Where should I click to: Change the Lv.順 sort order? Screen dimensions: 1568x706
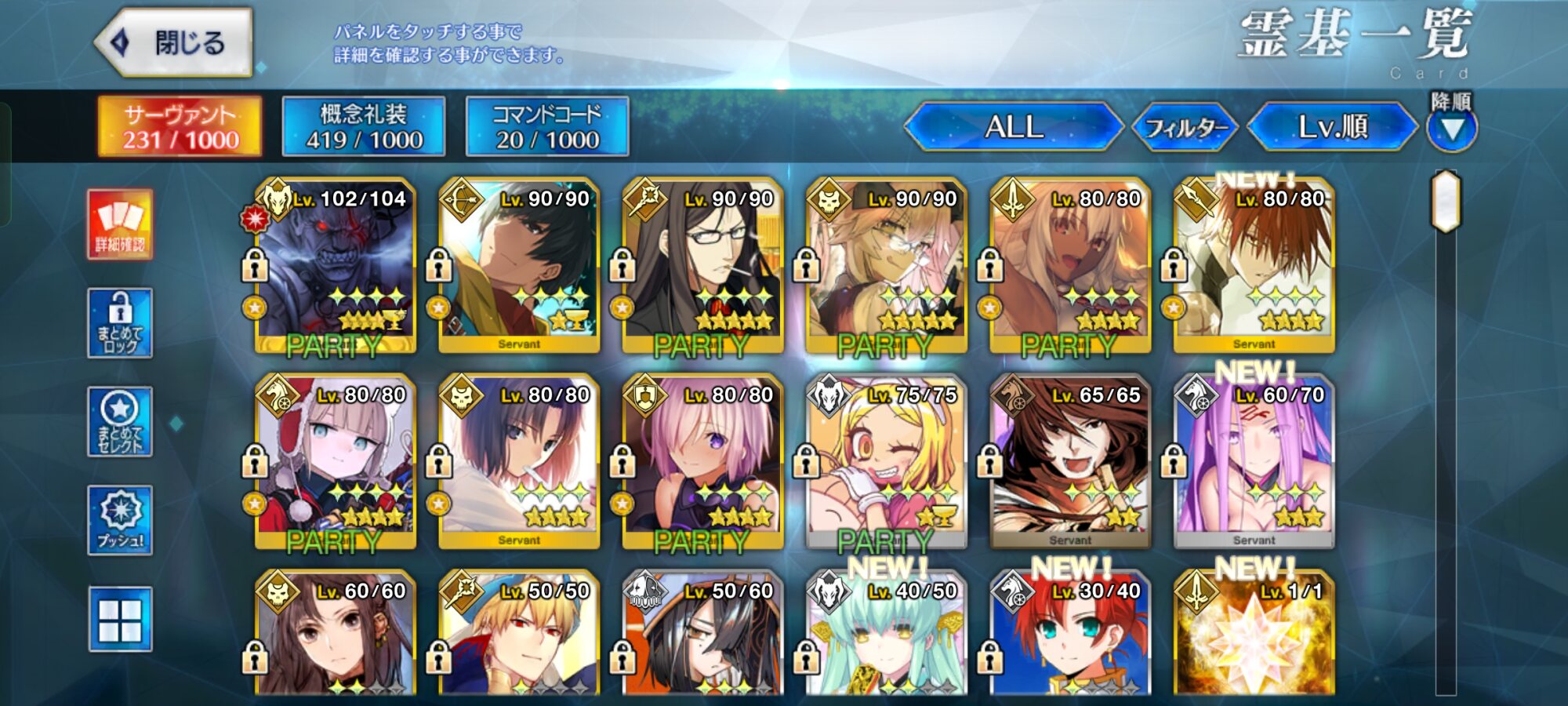click(1332, 126)
